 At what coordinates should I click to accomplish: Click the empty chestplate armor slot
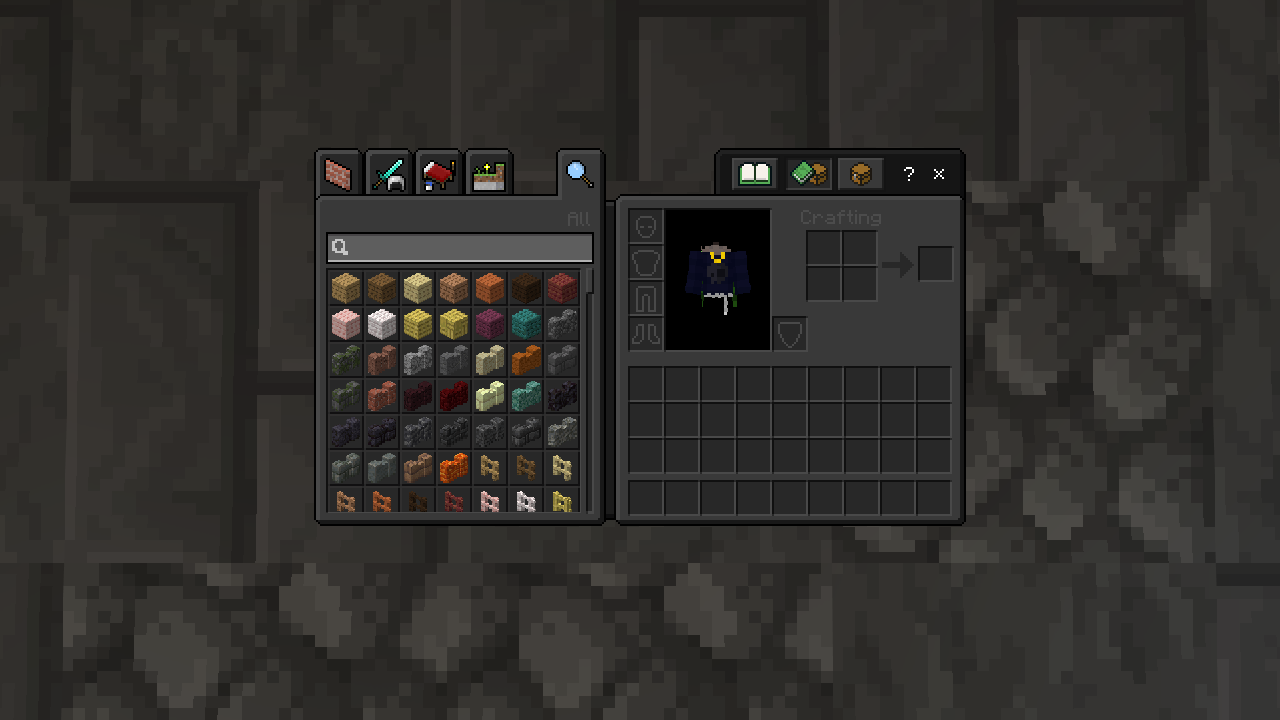[x=646, y=262]
